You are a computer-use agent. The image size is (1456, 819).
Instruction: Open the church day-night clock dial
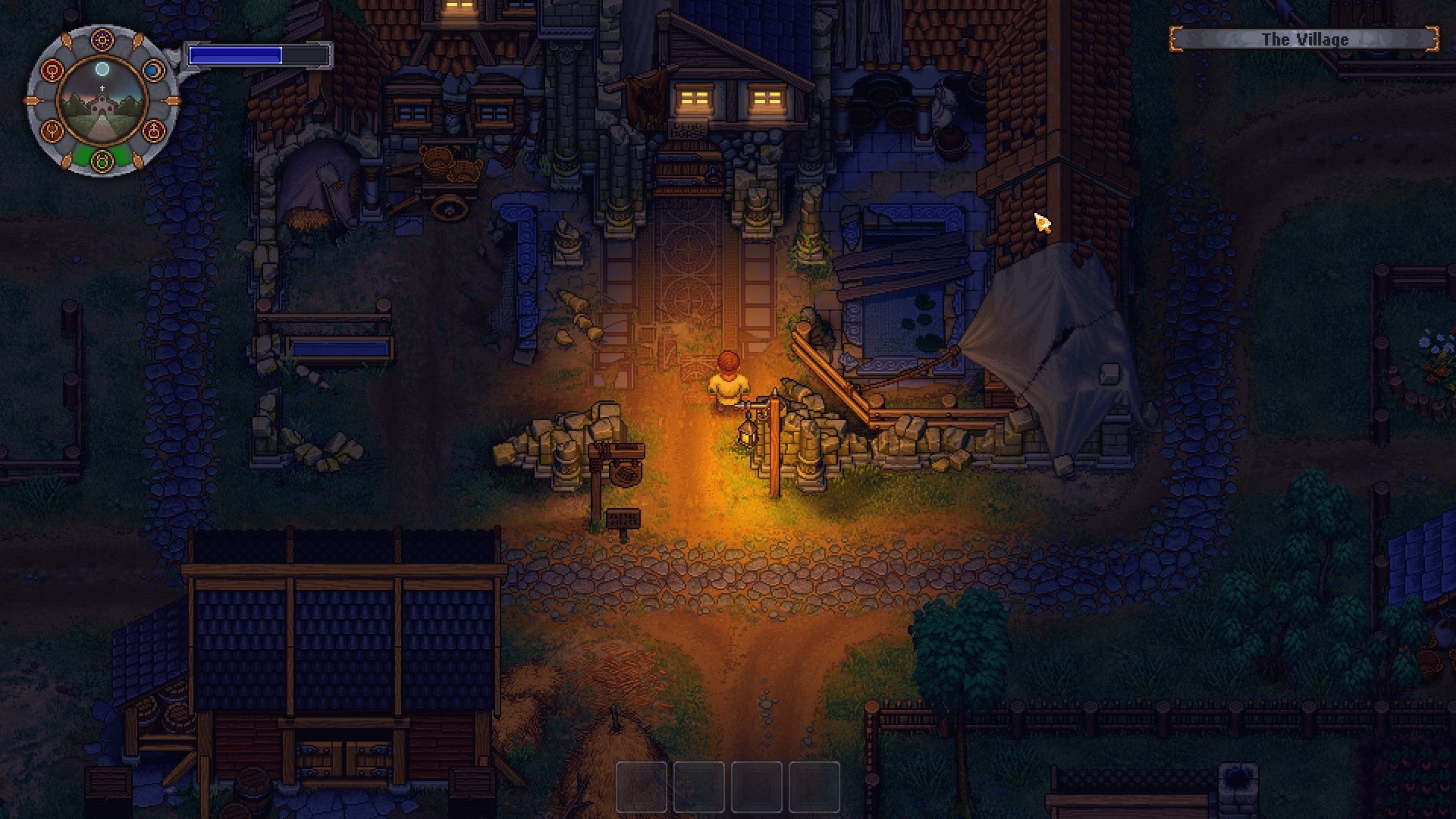click(x=102, y=101)
